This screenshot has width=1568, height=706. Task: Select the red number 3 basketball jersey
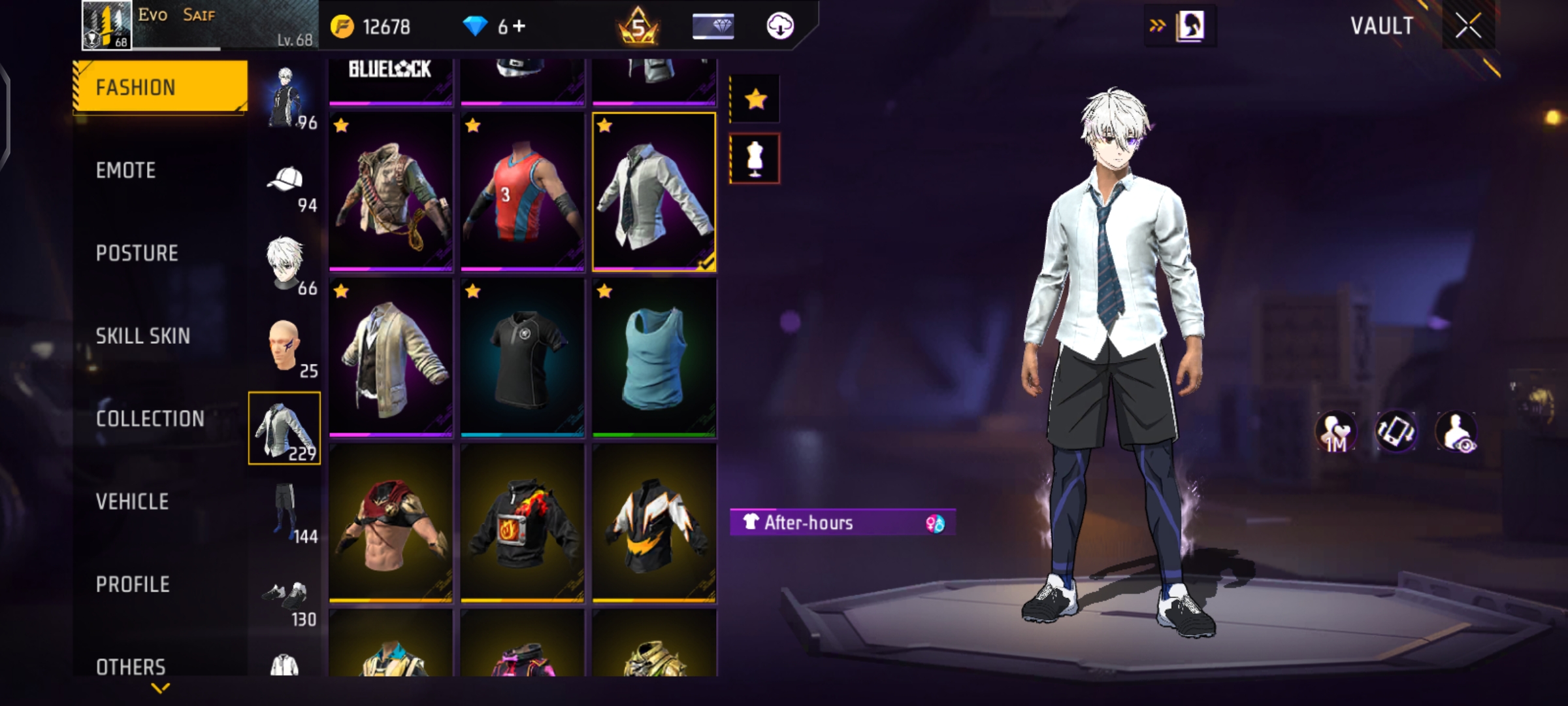(522, 192)
